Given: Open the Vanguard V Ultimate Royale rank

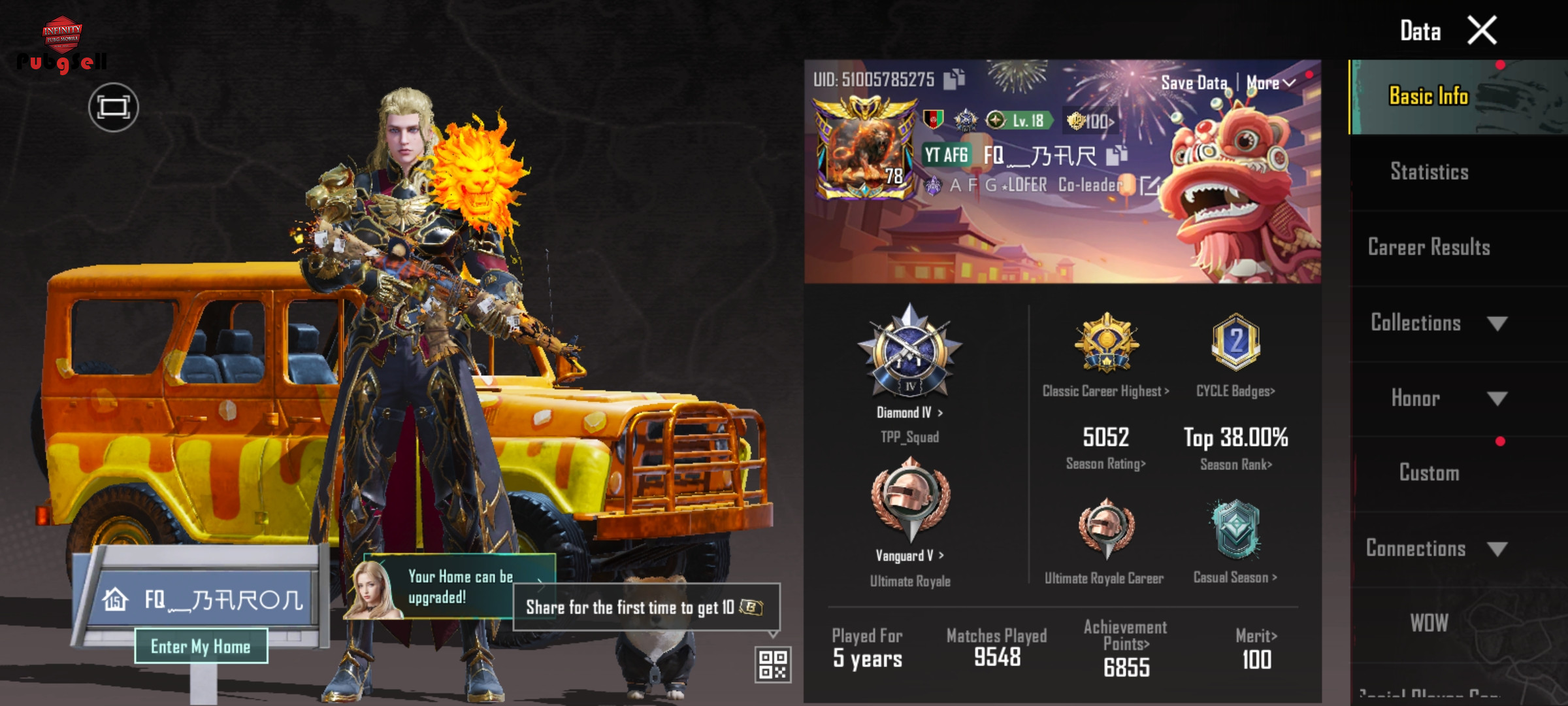Looking at the screenshot, I should coord(909,556).
